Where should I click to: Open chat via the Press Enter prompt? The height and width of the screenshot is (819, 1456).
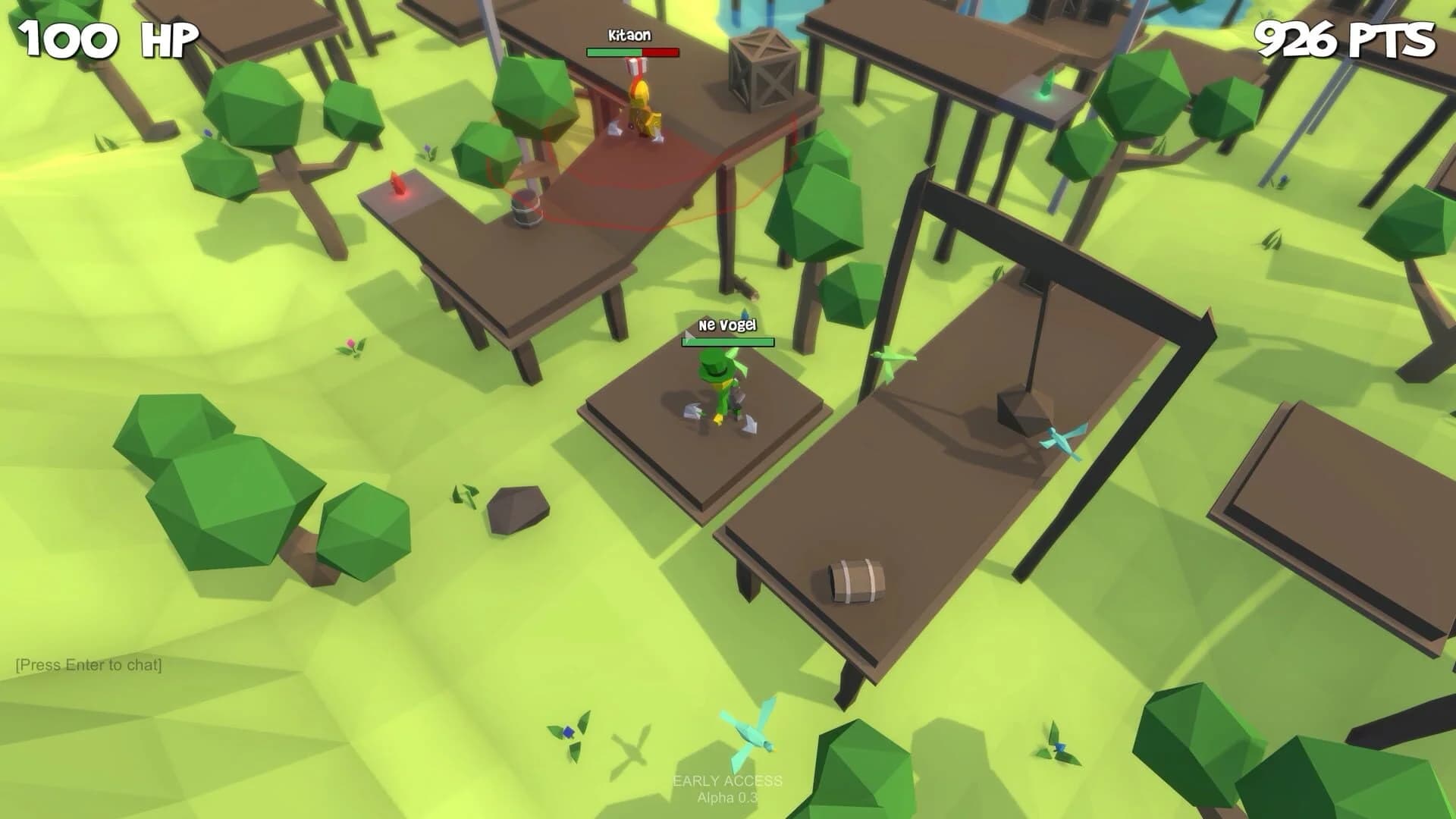pos(89,664)
